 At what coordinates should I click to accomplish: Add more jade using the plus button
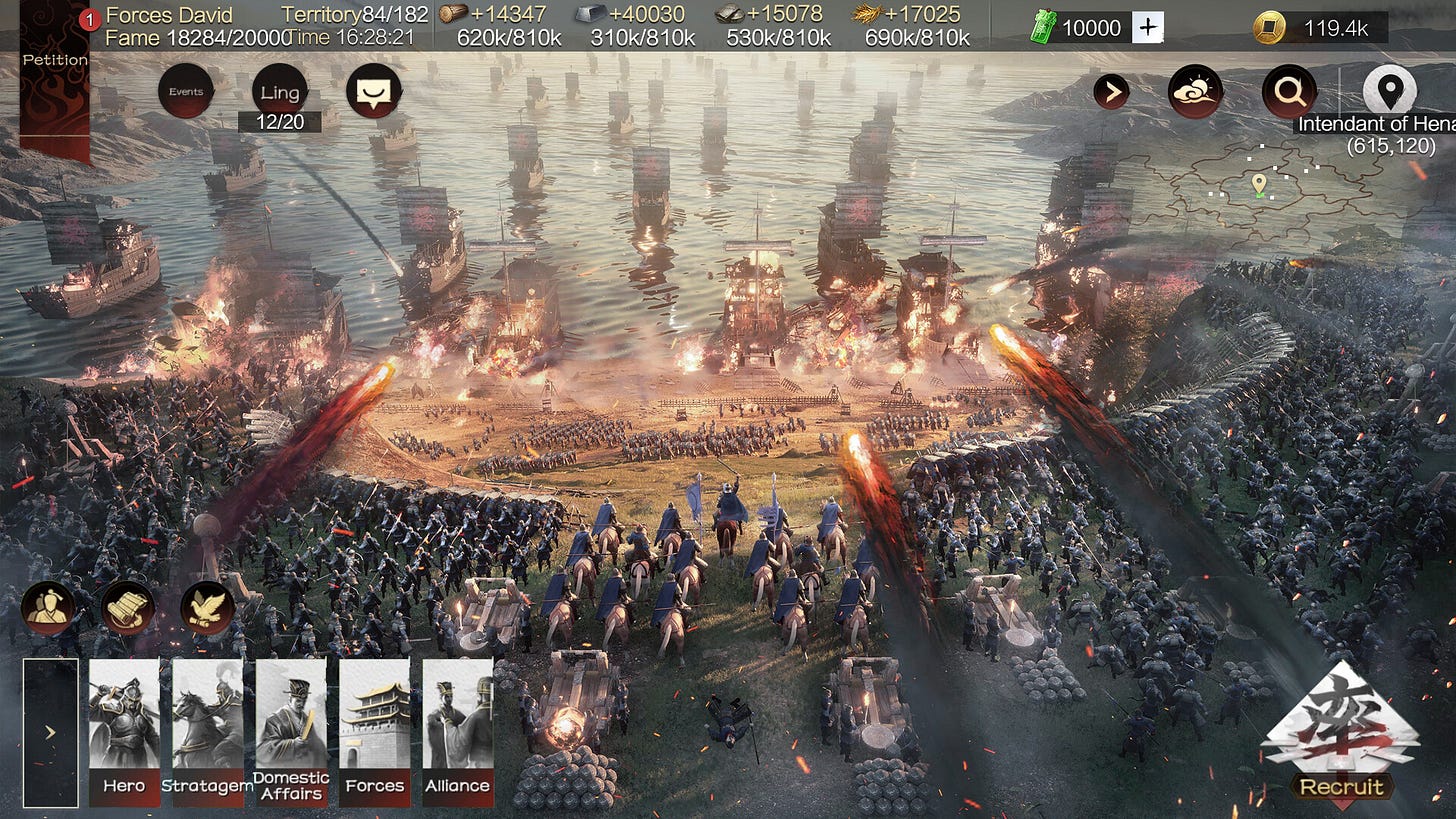coord(1148,28)
